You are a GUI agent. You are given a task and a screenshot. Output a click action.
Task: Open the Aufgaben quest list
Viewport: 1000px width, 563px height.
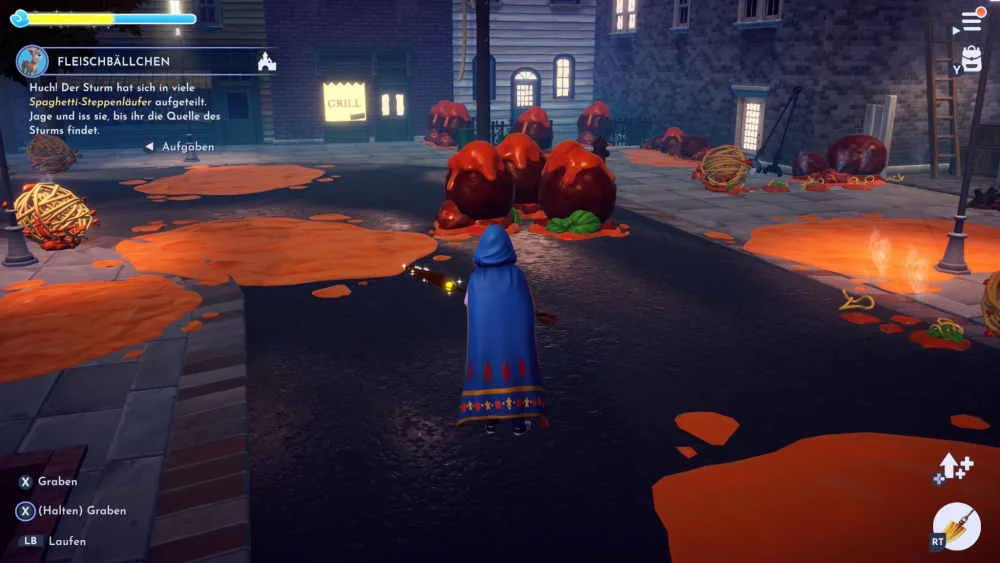[181, 147]
